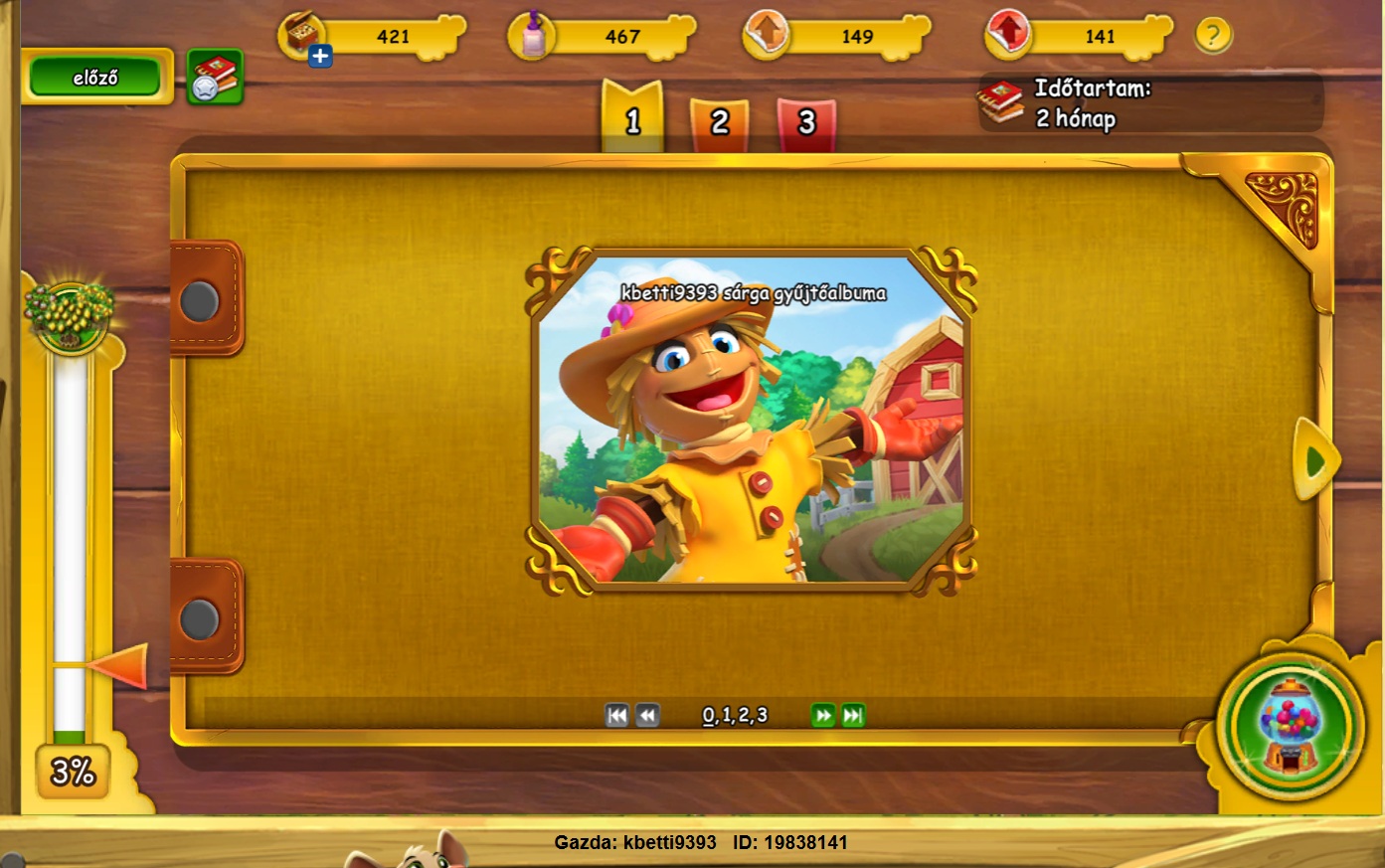Go back one album page
The width and height of the screenshot is (1385, 868).
pyautogui.click(x=647, y=715)
